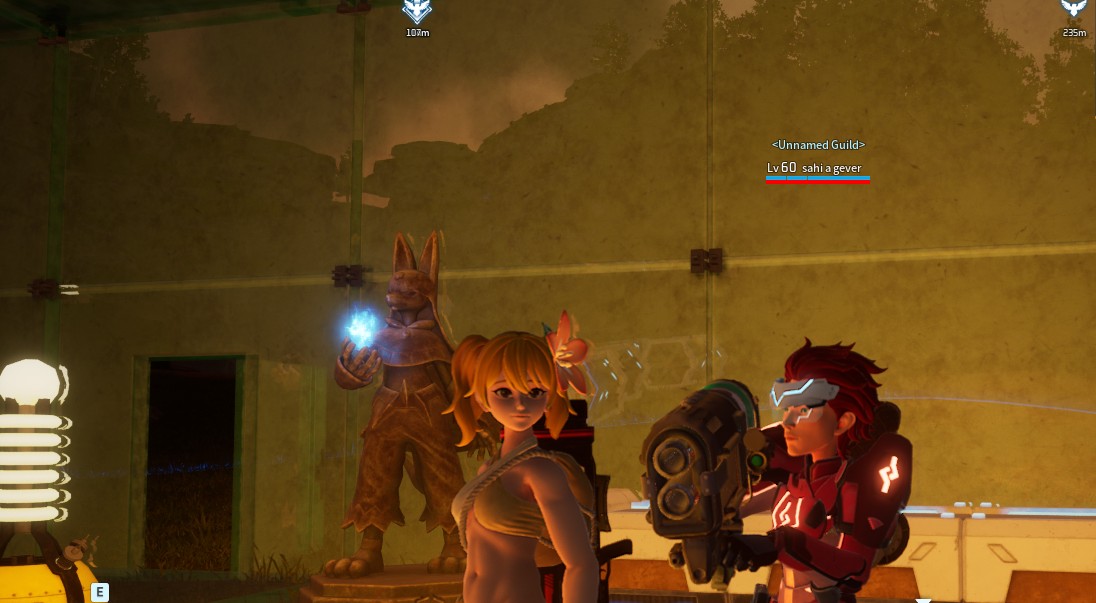
Task: Select the waypoint marker showing 235m
Action: pos(1074,9)
